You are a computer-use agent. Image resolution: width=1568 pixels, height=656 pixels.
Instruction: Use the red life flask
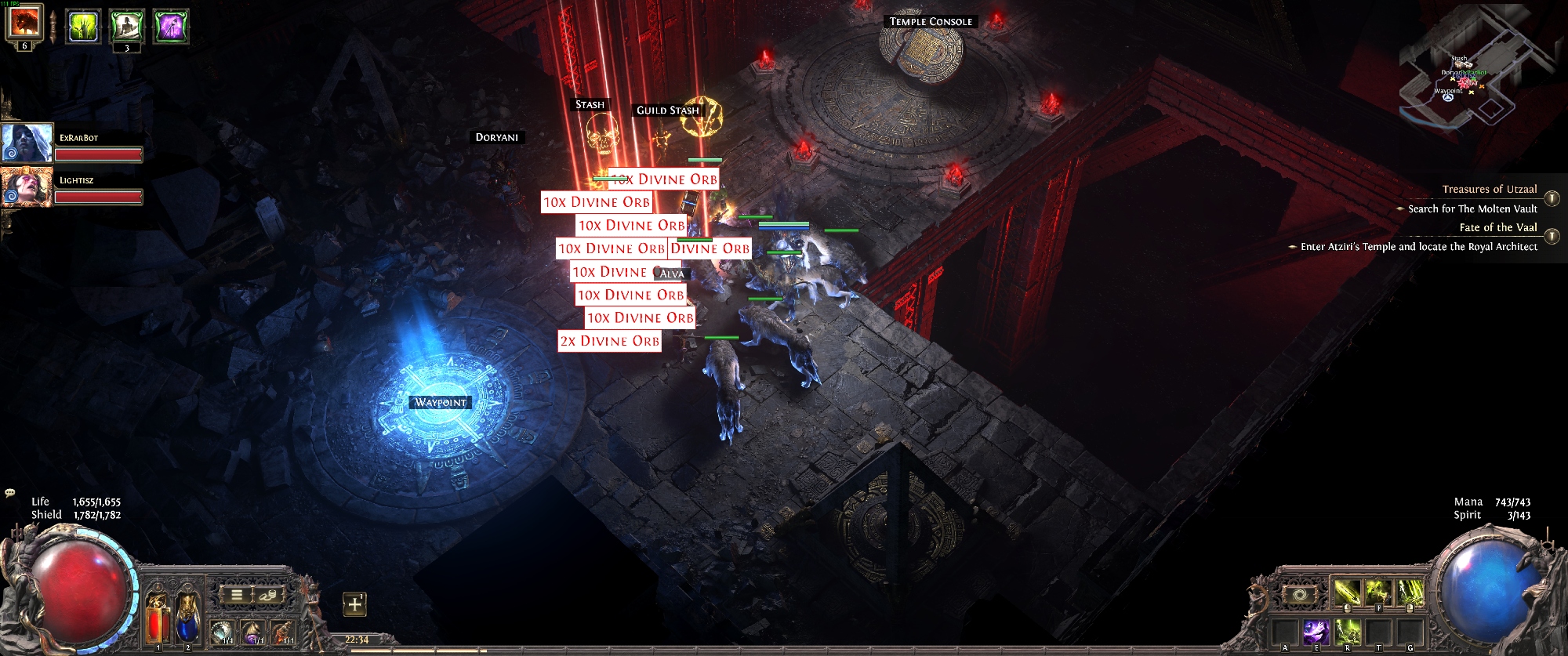click(x=158, y=618)
